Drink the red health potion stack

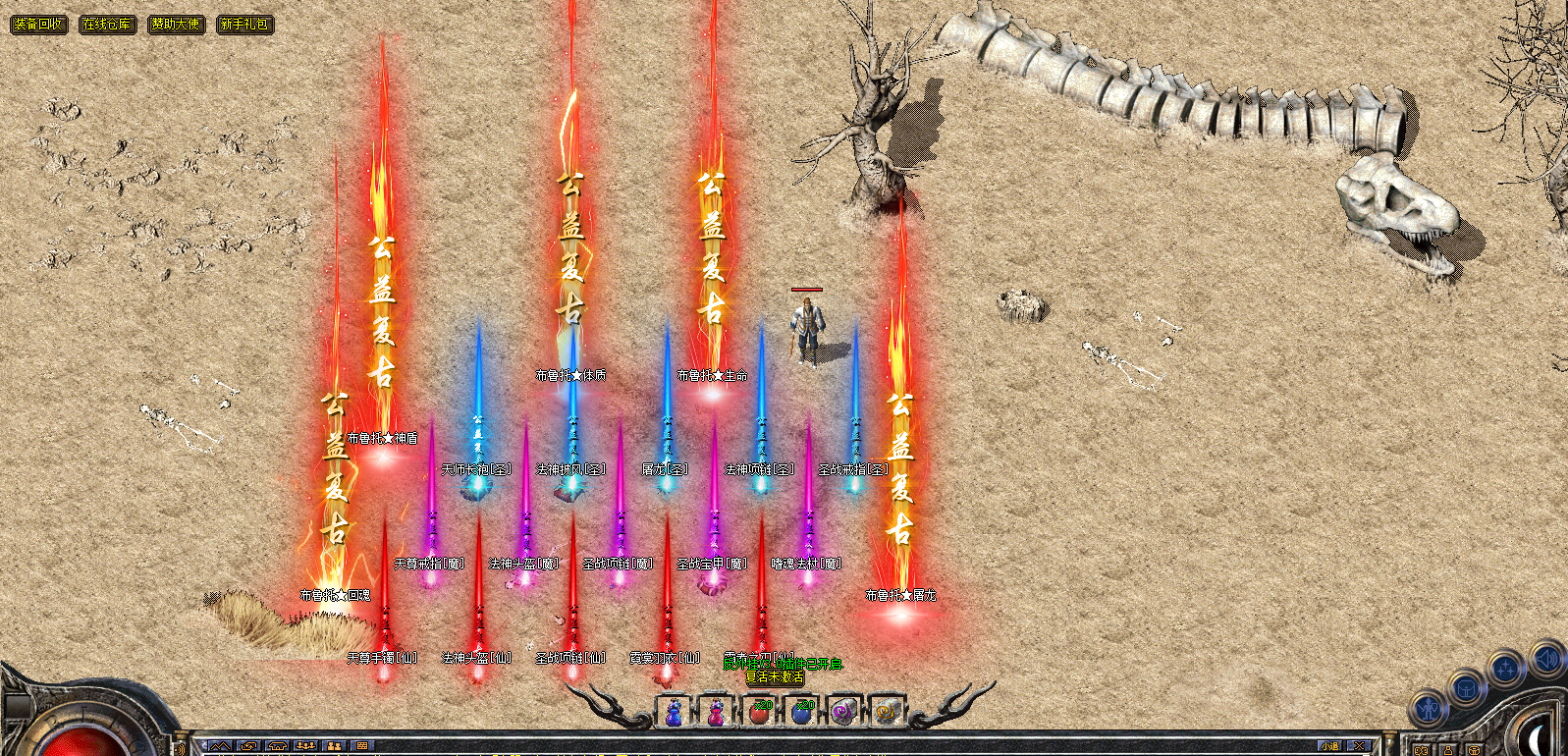tap(759, 713)
